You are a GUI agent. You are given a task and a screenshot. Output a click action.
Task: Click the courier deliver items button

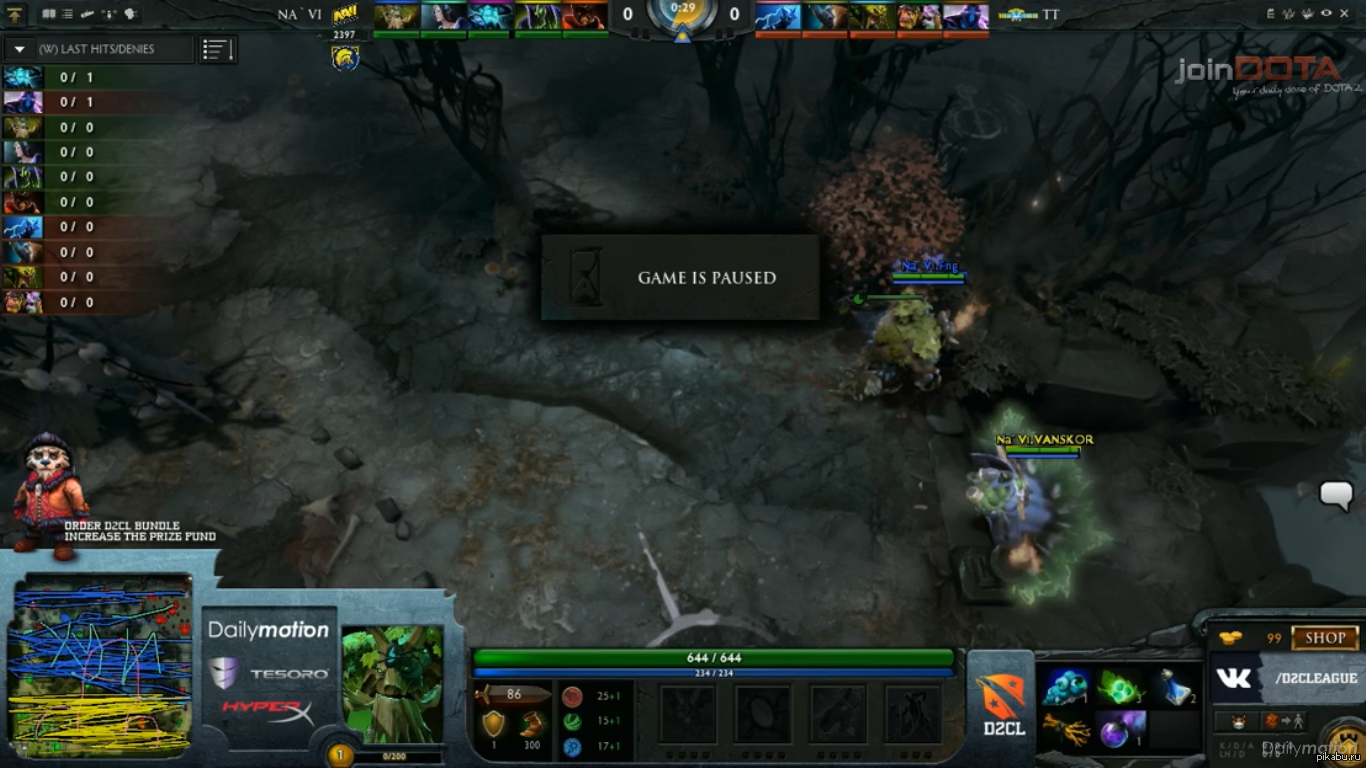coord(1281,720)
